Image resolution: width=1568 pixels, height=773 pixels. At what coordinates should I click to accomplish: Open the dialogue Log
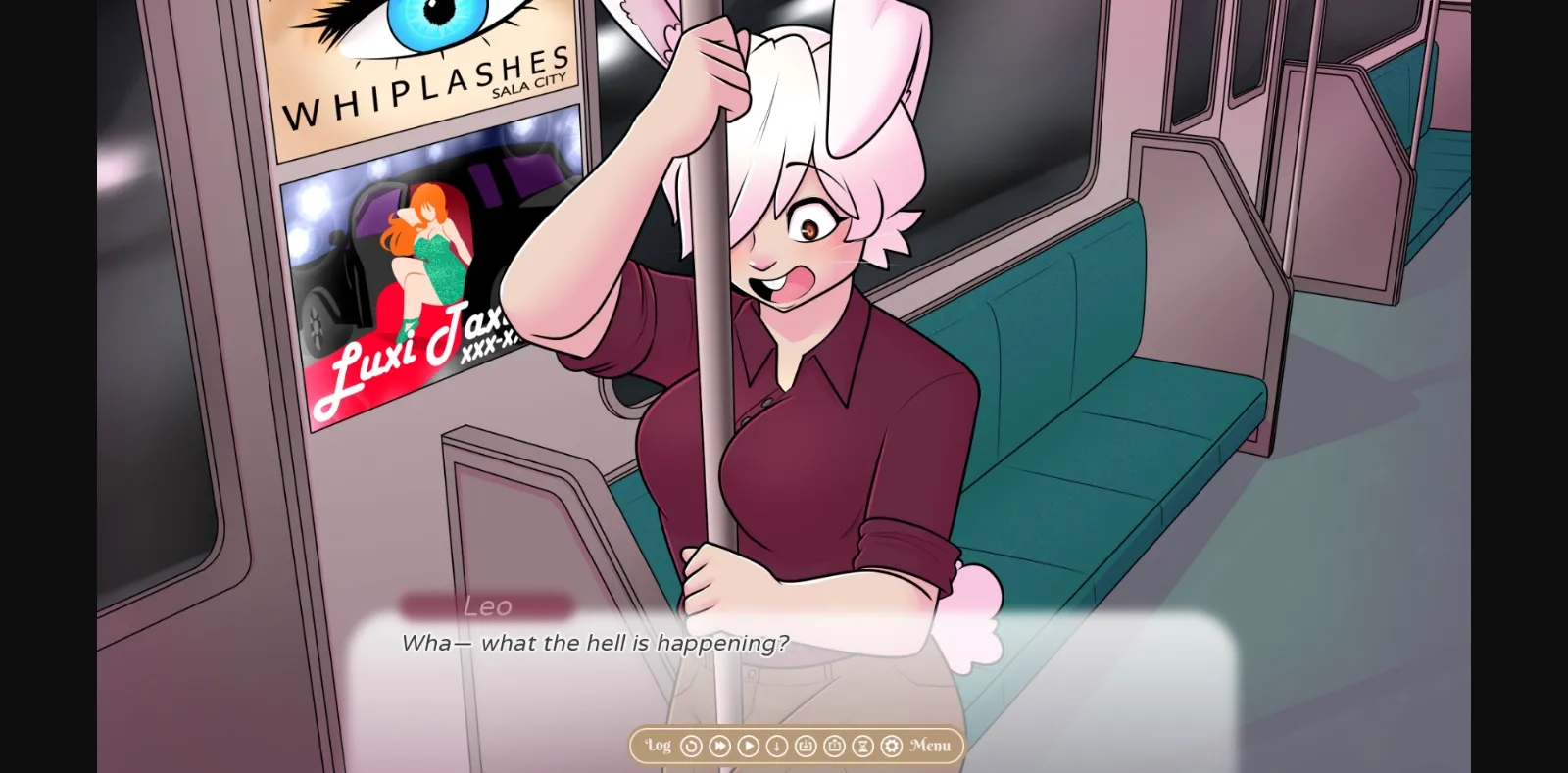click(657, 746)
